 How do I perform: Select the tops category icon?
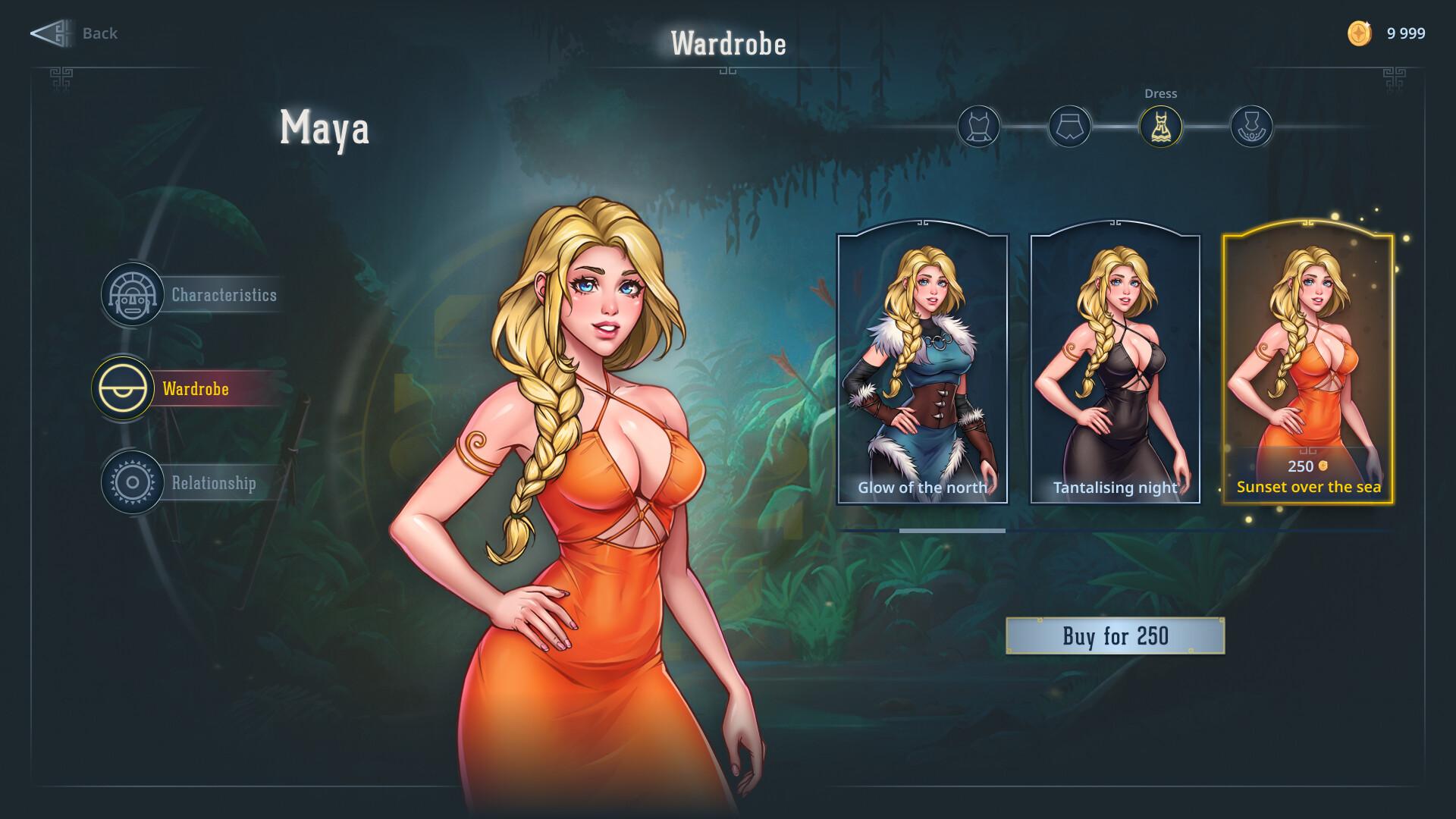979,127
